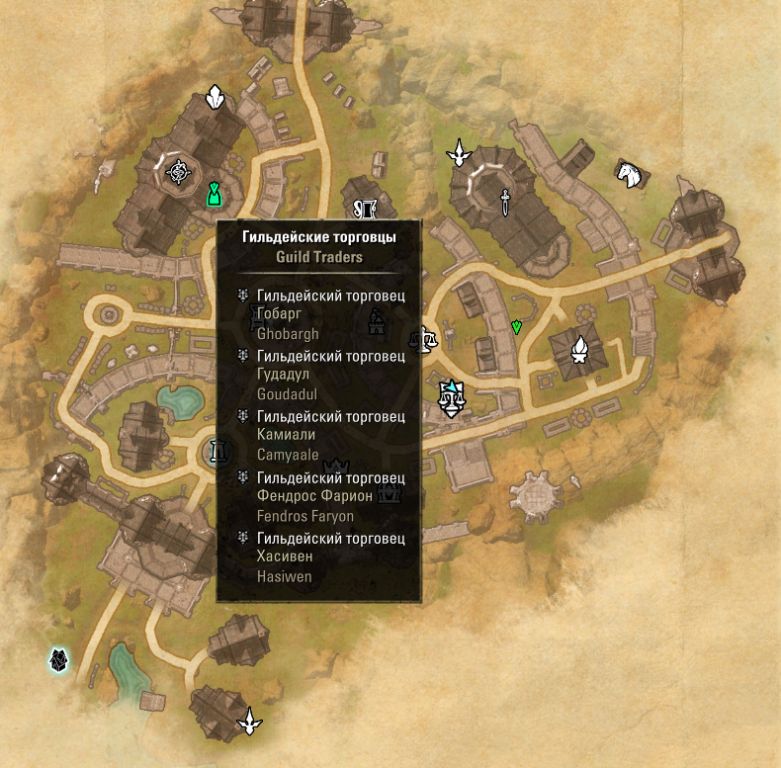Select the green arrow player position marker
Screen dimensions: 781x768
516,327
